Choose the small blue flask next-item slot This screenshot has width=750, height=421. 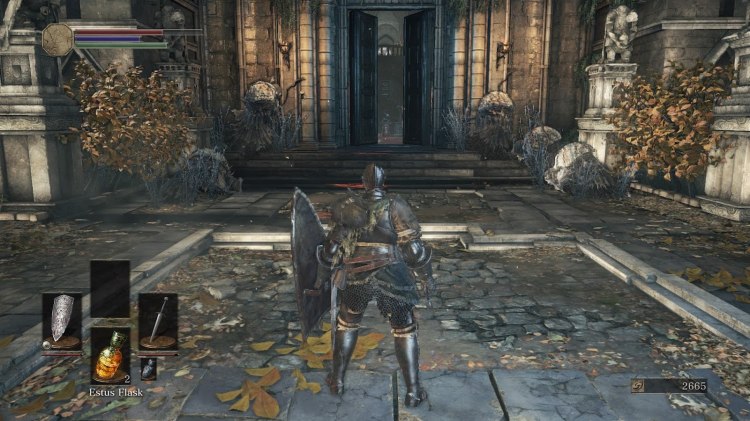coord(148,368)
